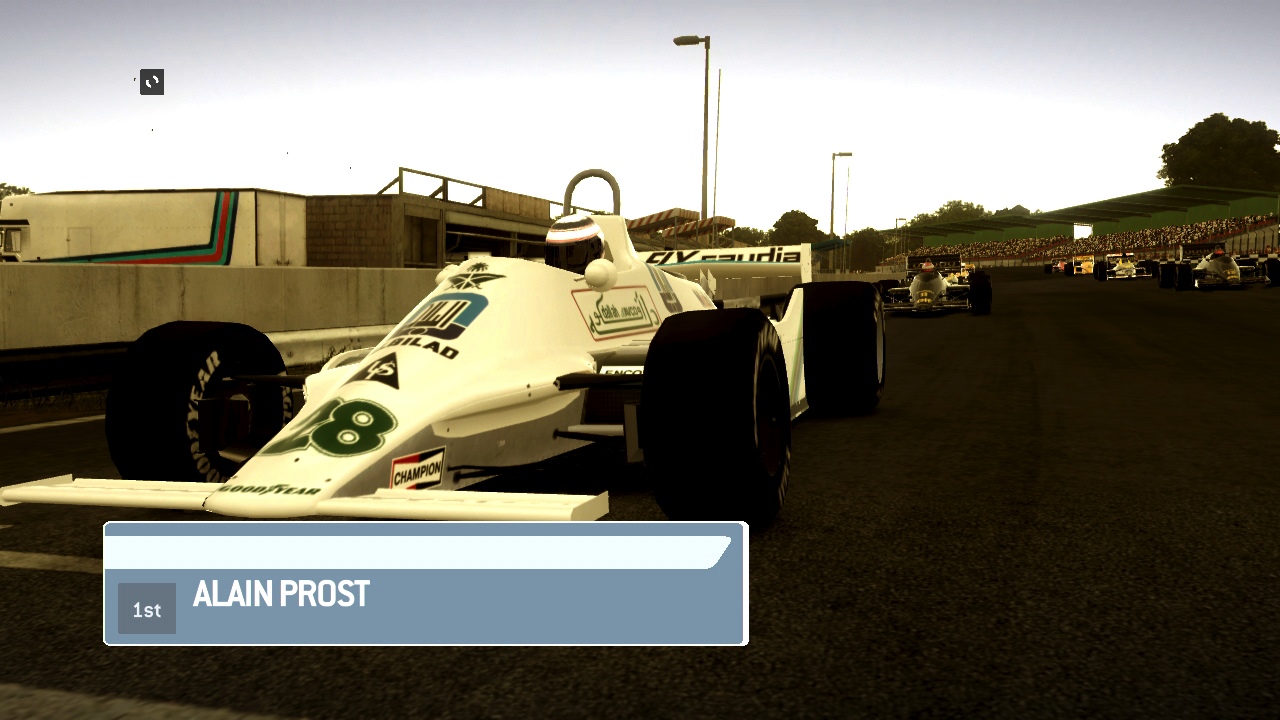Click the ALAIN PROST driver name banner
This screenshot has width=1280, height=720.
click(281, 594)
